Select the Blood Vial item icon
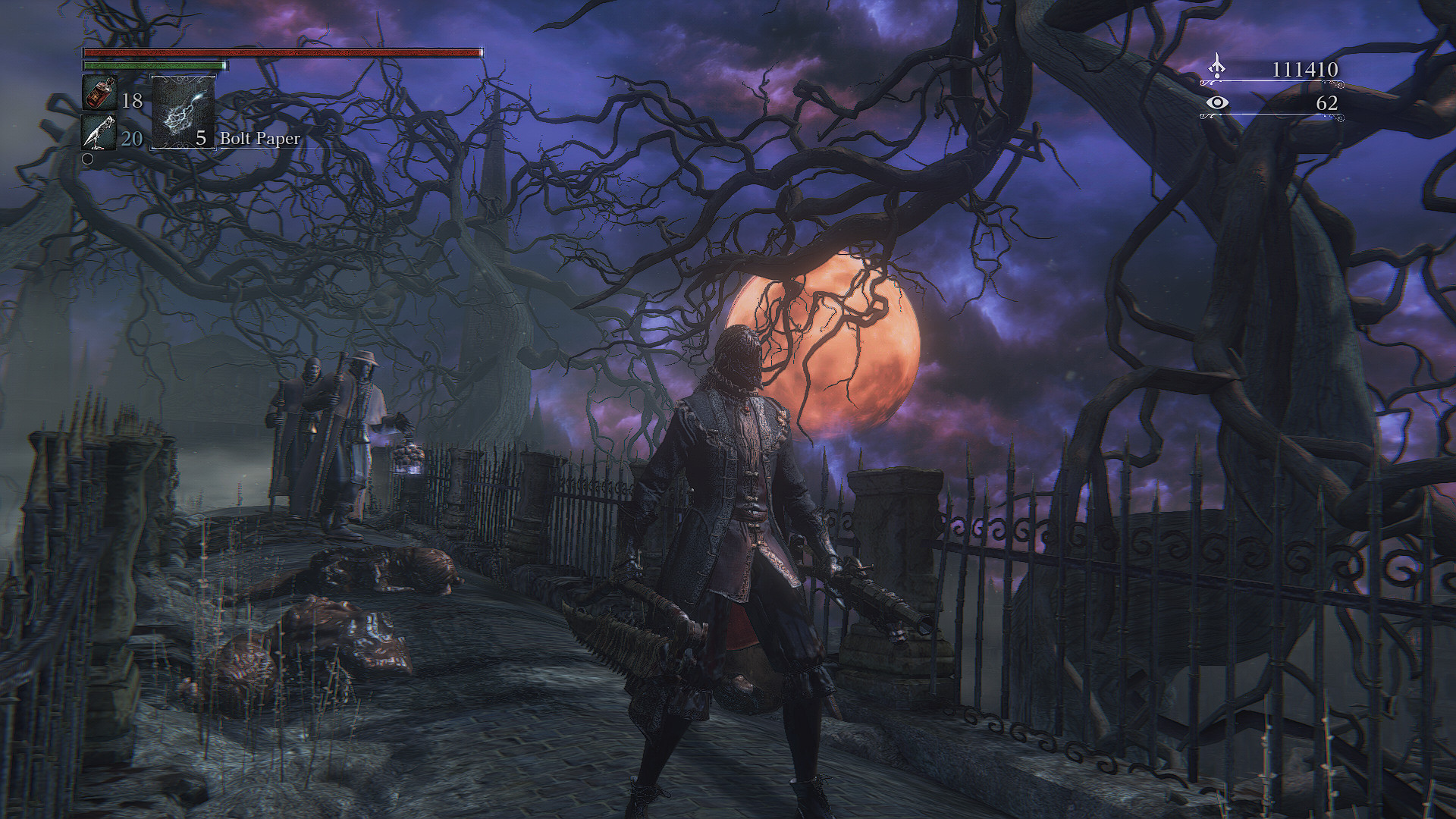Screen dimensions: 1456x819 pos(99,94)
